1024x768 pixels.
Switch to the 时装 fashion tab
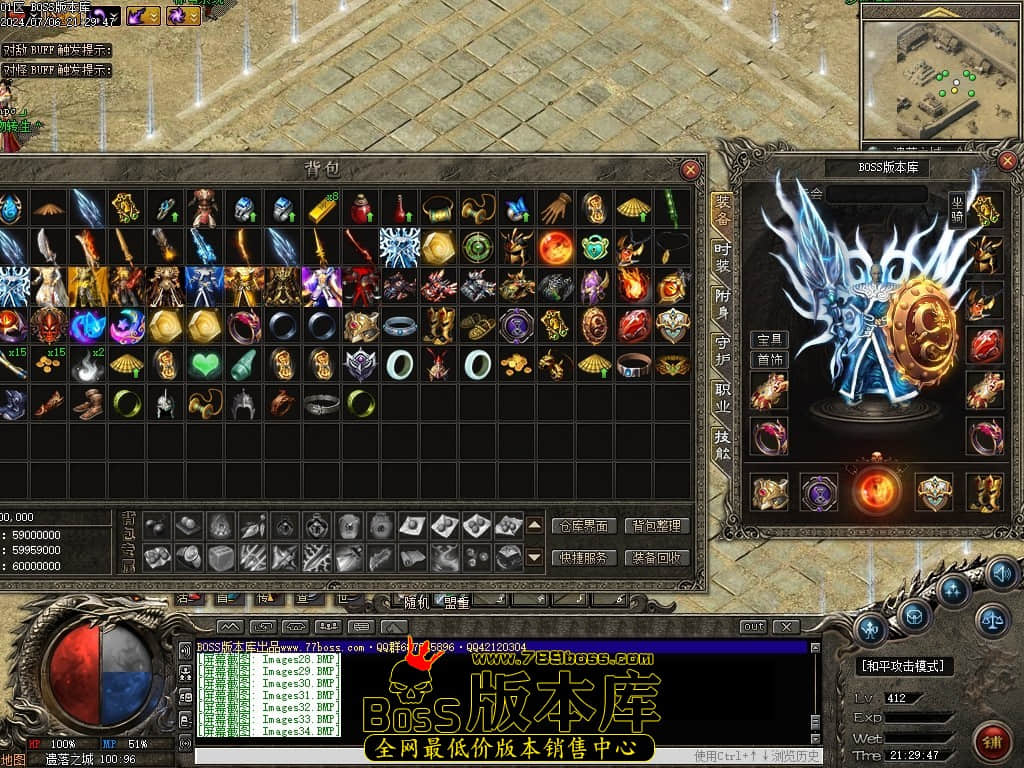click(722, 258)
